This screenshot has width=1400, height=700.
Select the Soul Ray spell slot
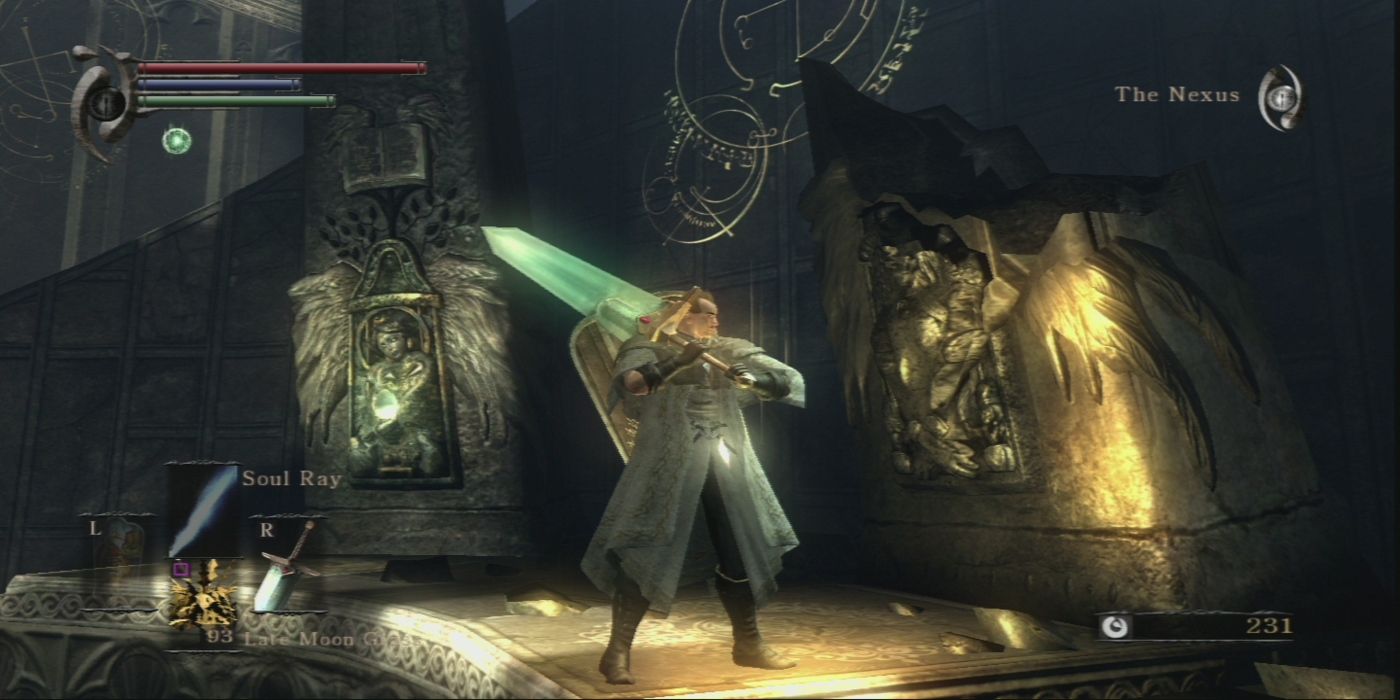(x=203, y=511)
